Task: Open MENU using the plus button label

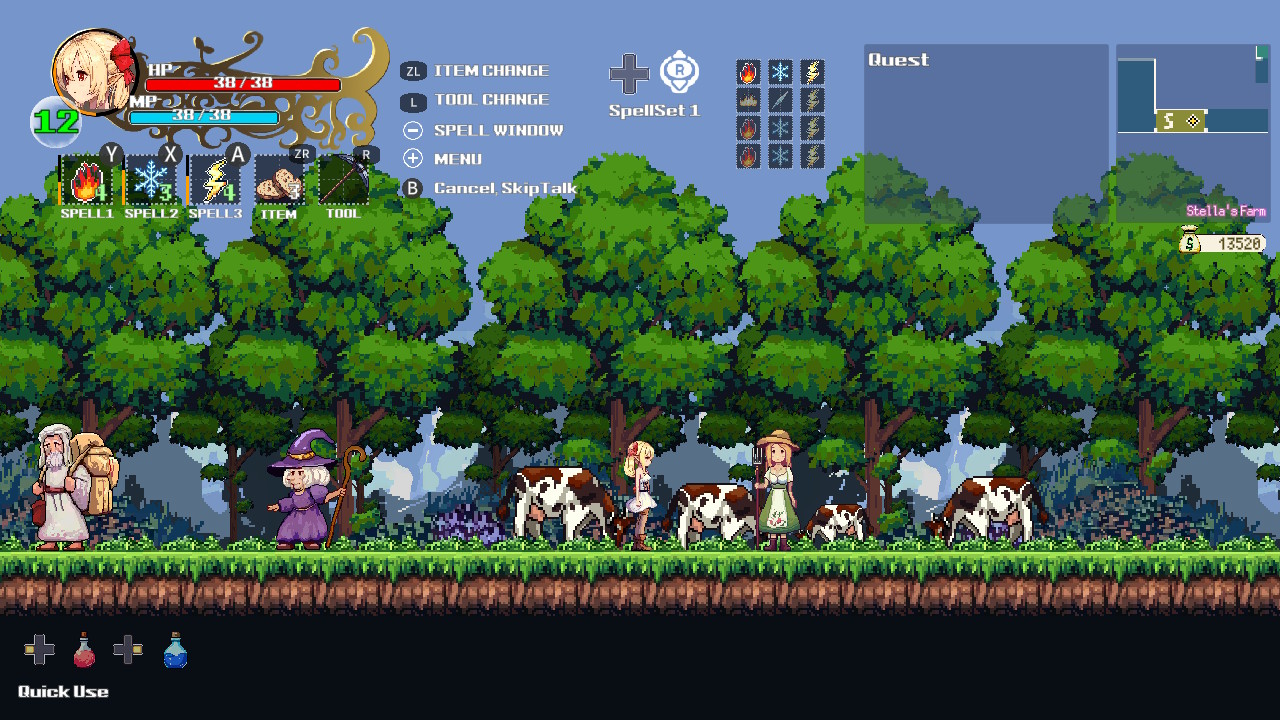Action: pos(412,158)
